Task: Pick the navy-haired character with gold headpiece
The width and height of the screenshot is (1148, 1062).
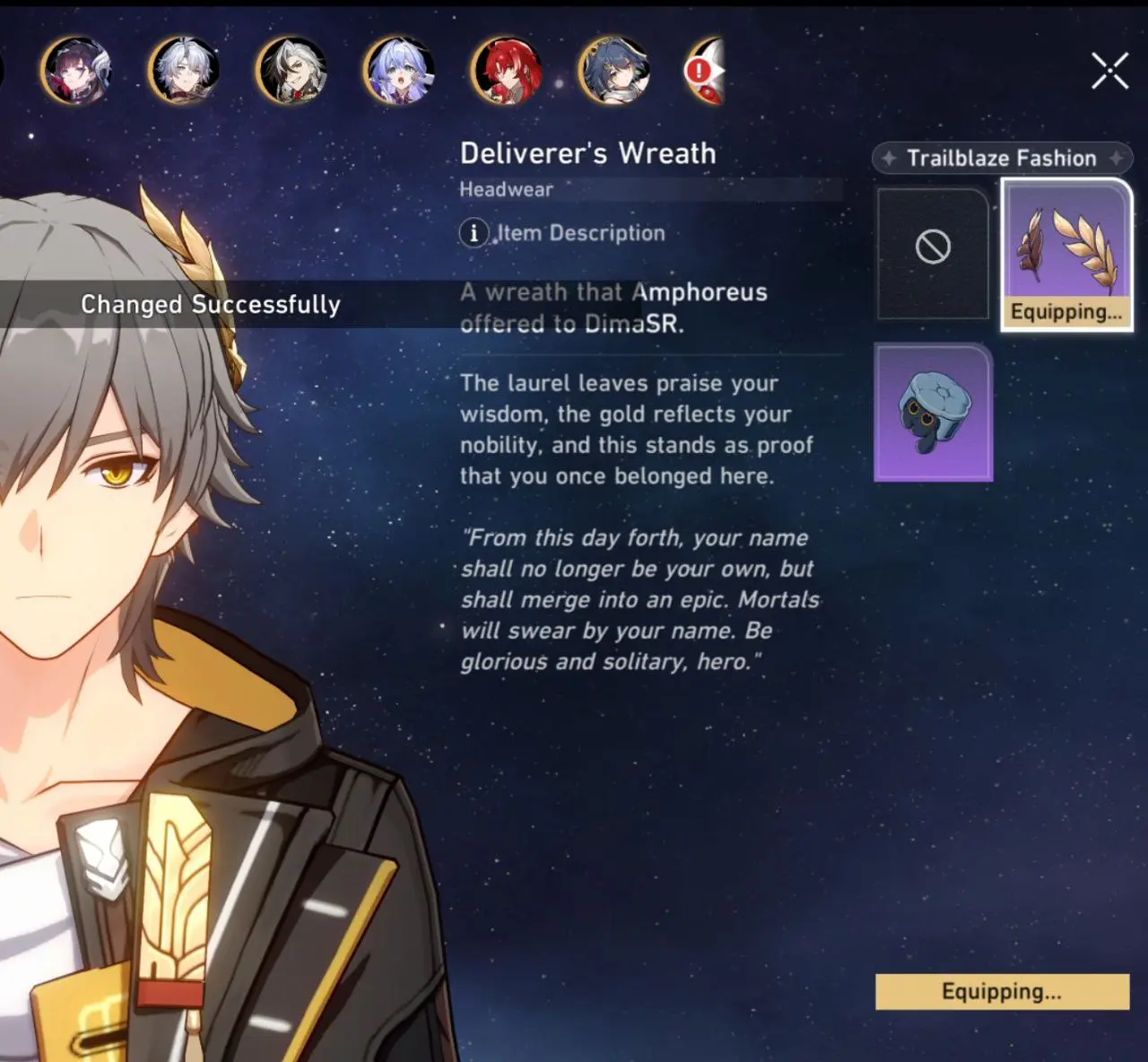Action: click(614, 70)
